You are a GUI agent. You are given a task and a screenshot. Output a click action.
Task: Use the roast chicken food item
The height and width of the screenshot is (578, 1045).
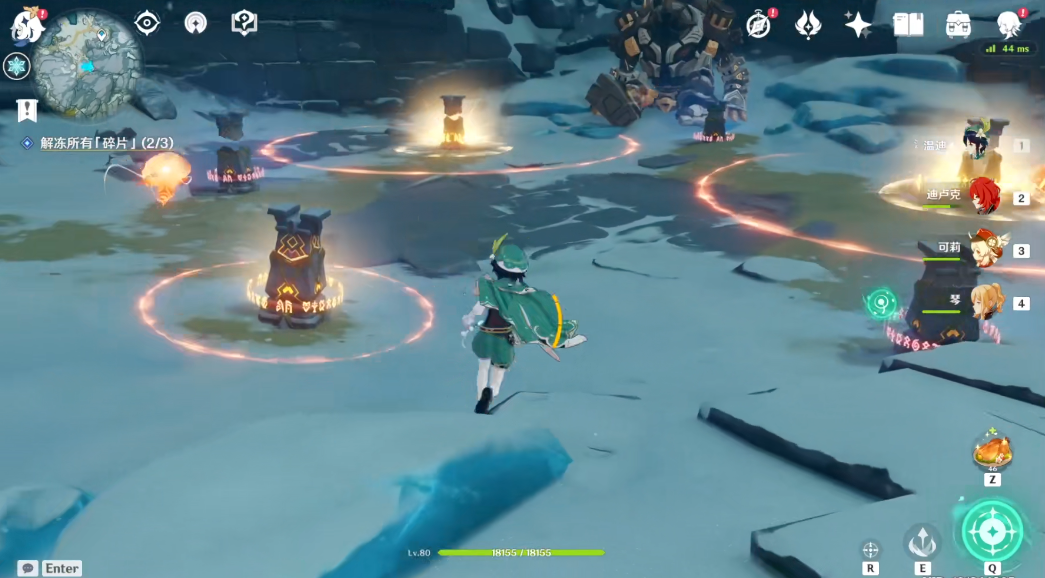point(992,452)
